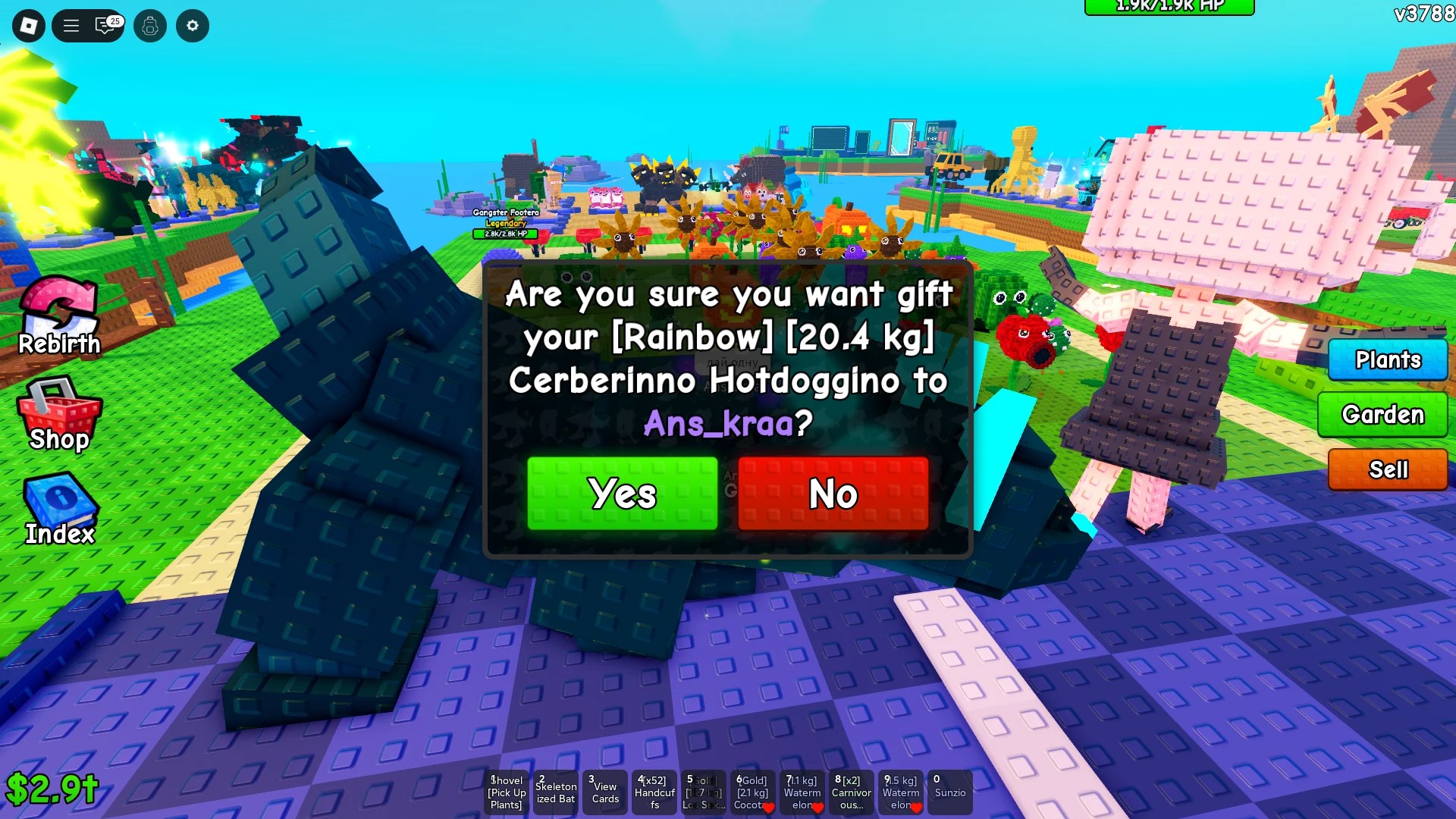Unfavorite the Watermelon in slot 7
1456x819 pixels.
point(819,808)
